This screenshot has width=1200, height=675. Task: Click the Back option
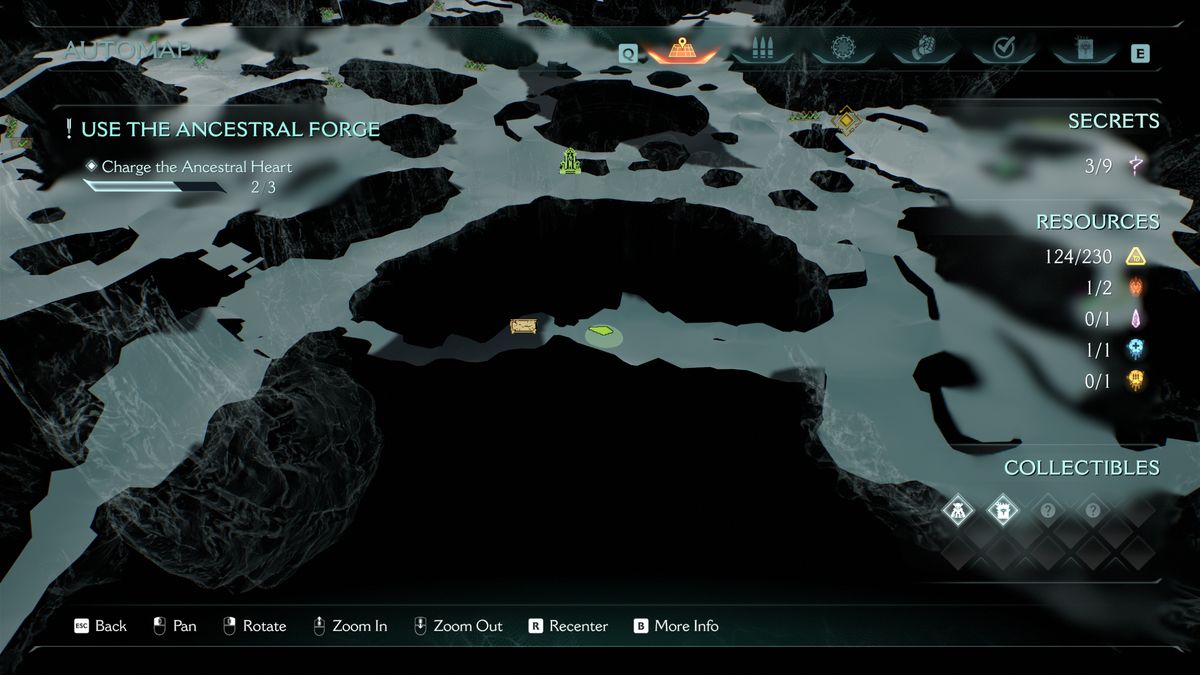(100, 626)
